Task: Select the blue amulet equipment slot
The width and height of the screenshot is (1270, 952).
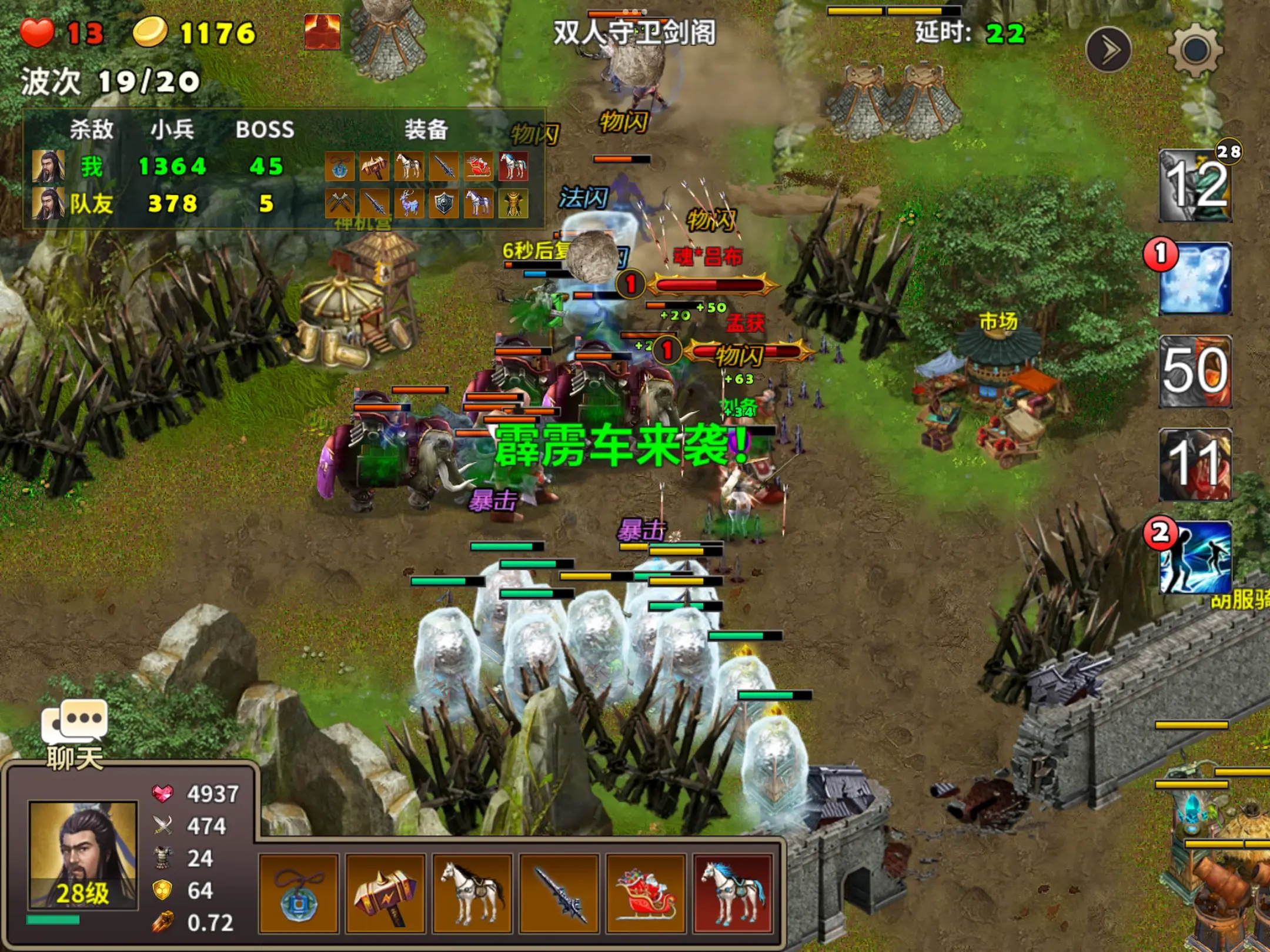Action: pos(299,894)
